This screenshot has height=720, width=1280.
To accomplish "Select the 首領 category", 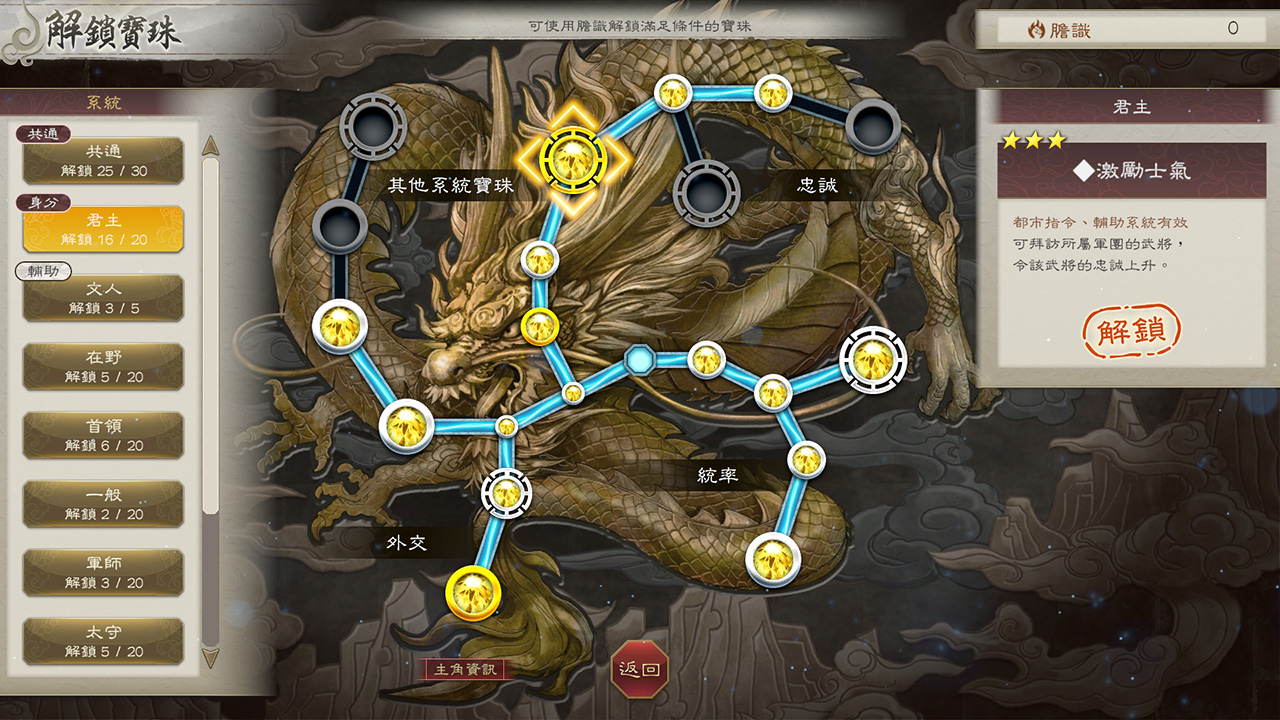I will pyautogui.click(x=103, y=435).
